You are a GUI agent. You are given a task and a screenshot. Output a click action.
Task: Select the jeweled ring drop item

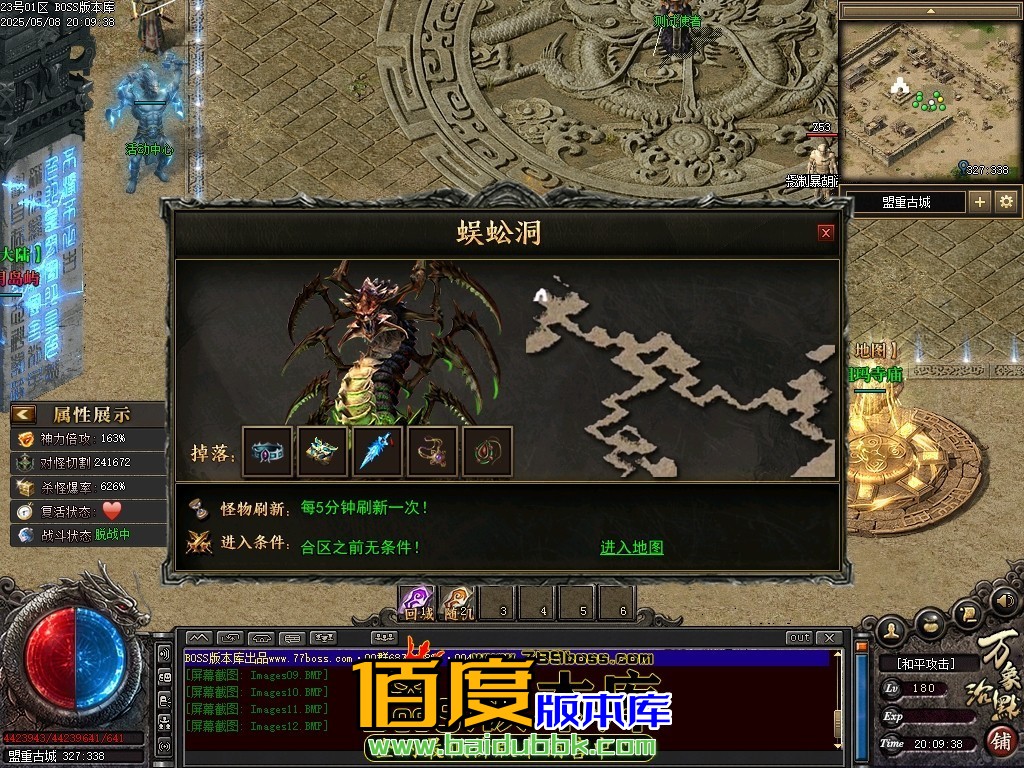tap(268, 452)
